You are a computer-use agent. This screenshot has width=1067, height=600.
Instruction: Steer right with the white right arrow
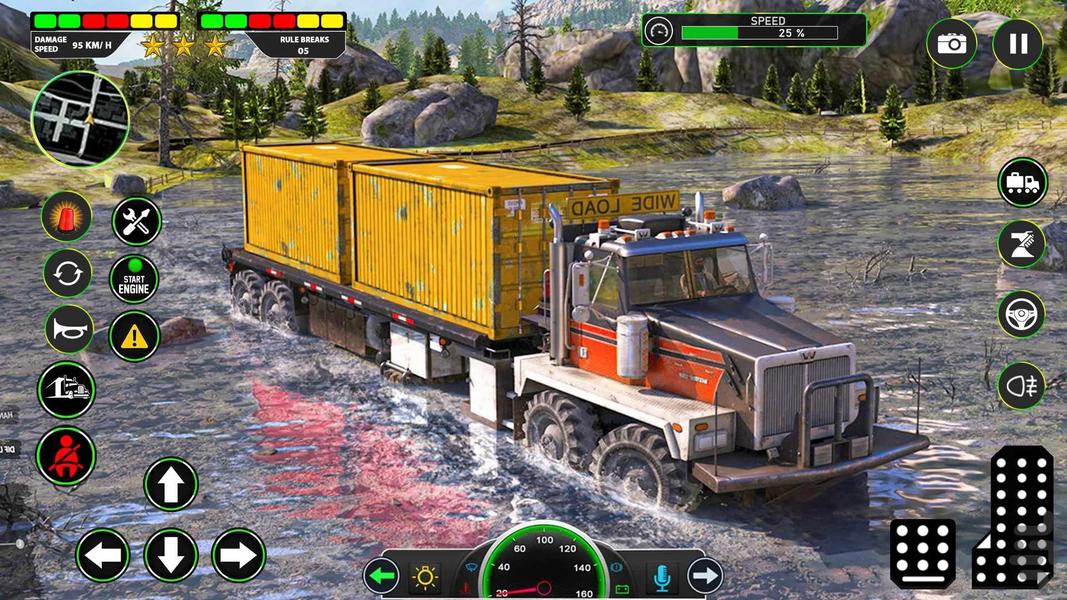pyautogui.click(x=238, y=555)
